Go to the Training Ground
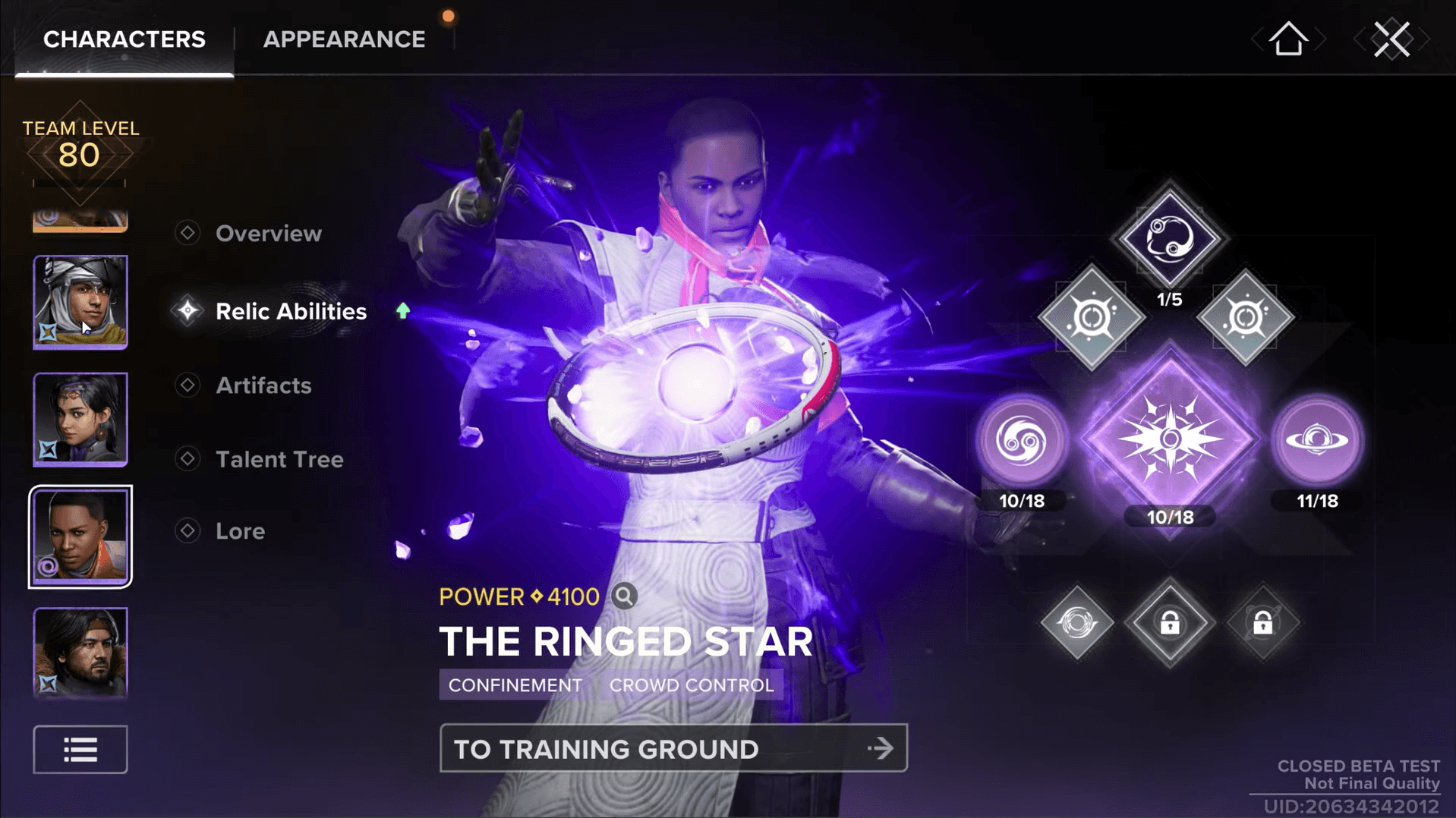Screen dimensions: 1456x818 673,749
